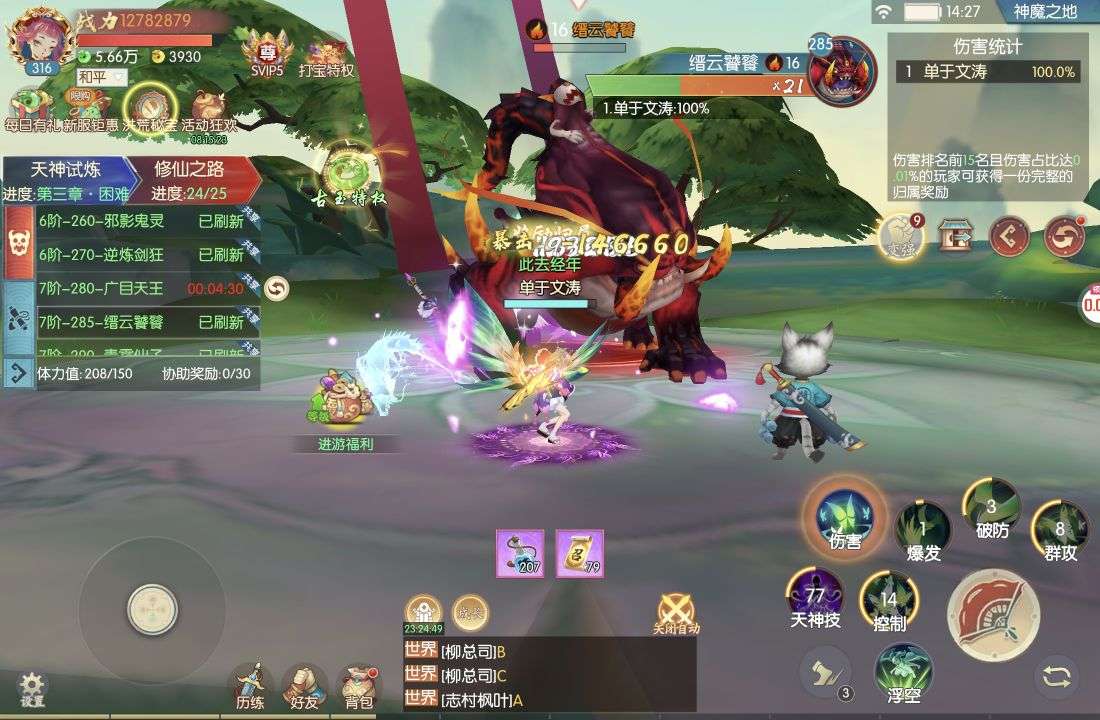The height and width of the screenshot is (720, 1100).
Task: Switch to the 天神试炼 tab
Action: click(x=66, y=169)
